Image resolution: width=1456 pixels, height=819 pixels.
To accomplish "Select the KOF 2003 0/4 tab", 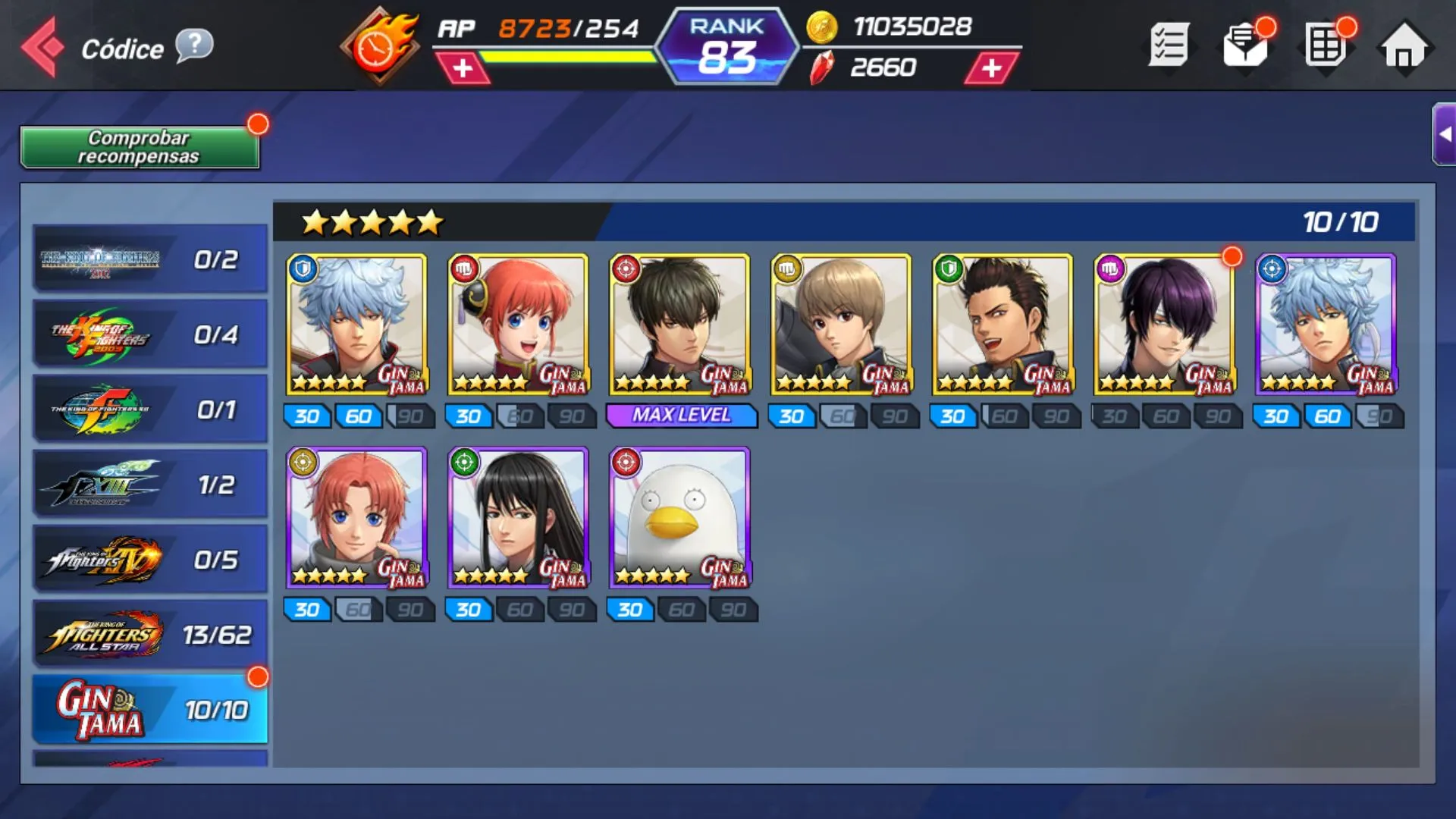I will click(x=150, y=334).
